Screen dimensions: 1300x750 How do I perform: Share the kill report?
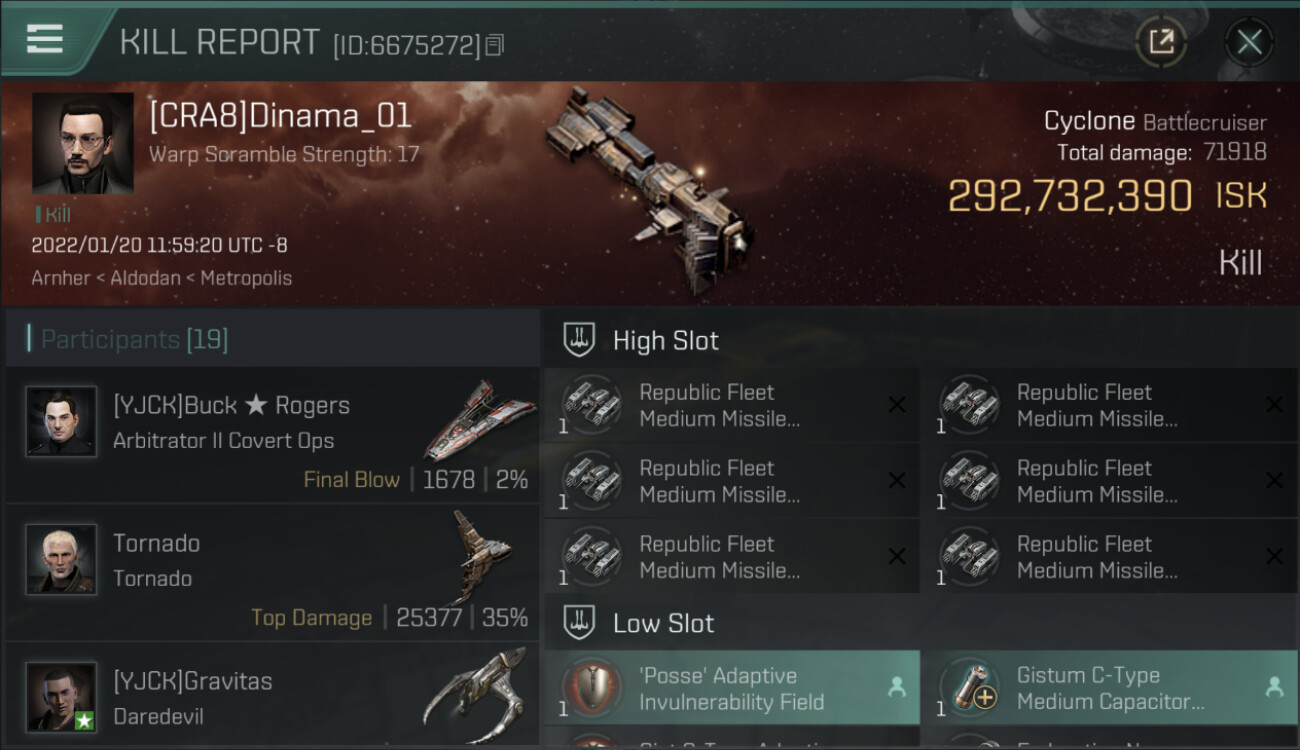click(1161, 42)
